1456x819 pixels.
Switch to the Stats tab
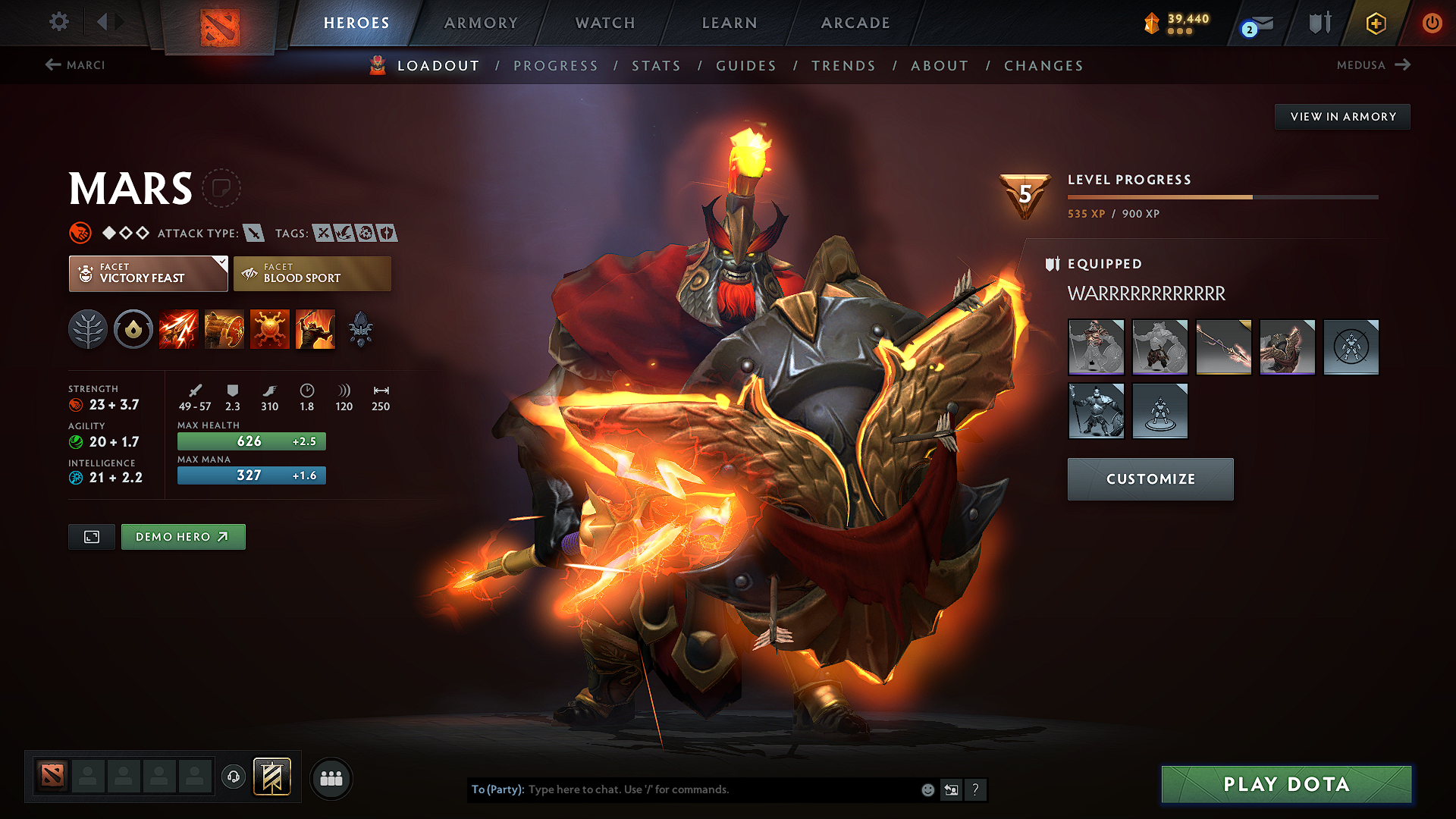[656, 66]
